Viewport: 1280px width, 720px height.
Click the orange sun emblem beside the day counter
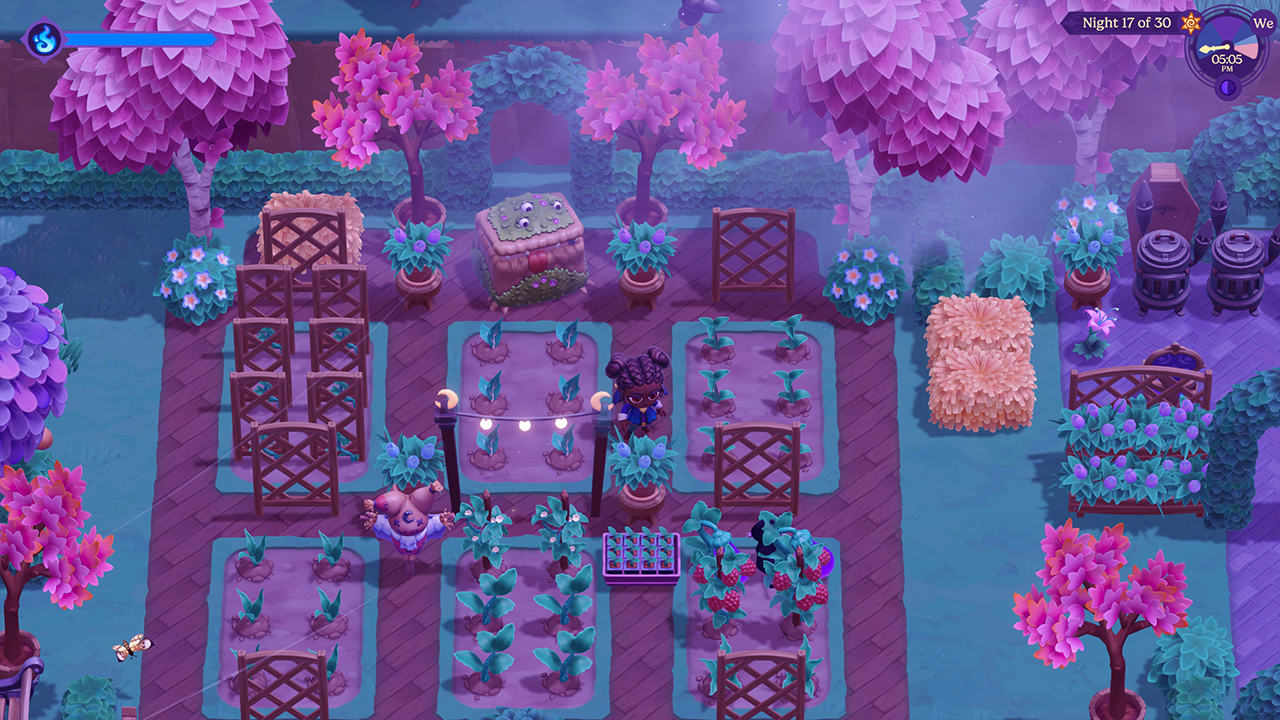(1190, 23)
